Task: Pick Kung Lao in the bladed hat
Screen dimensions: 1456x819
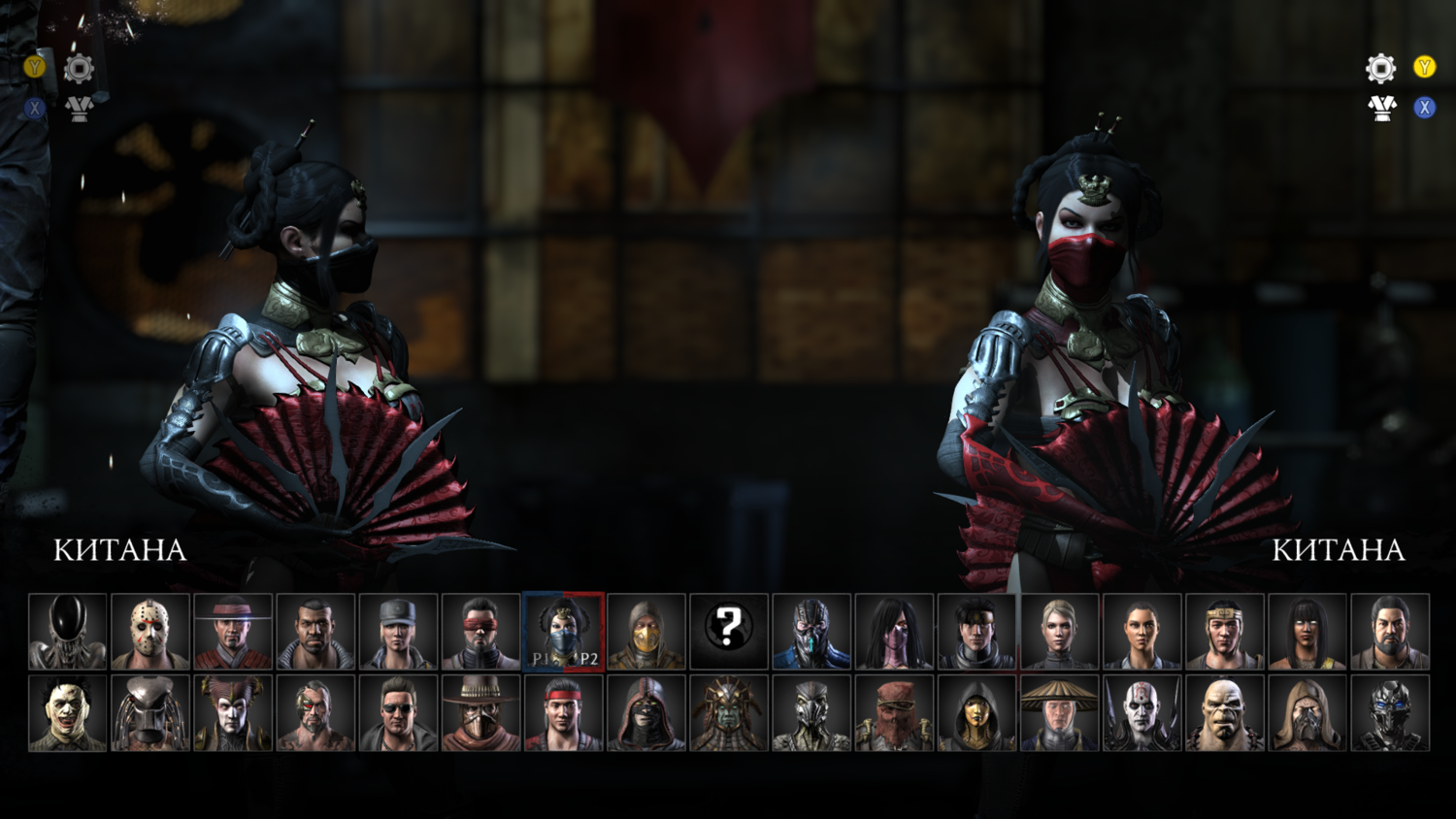Action: 233,632
